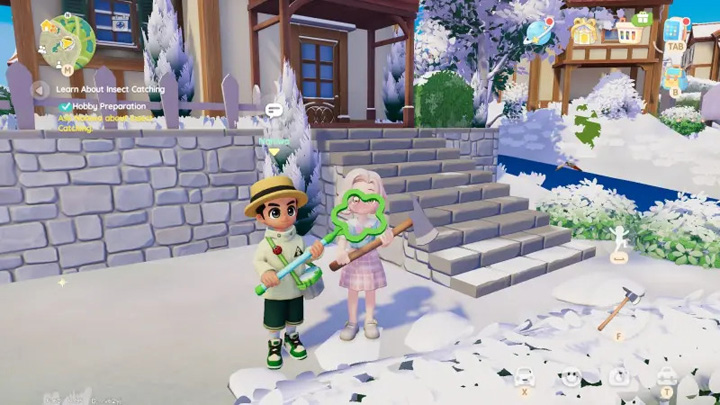
Task: Open the backpack inventory
Action: click(675, 76)
